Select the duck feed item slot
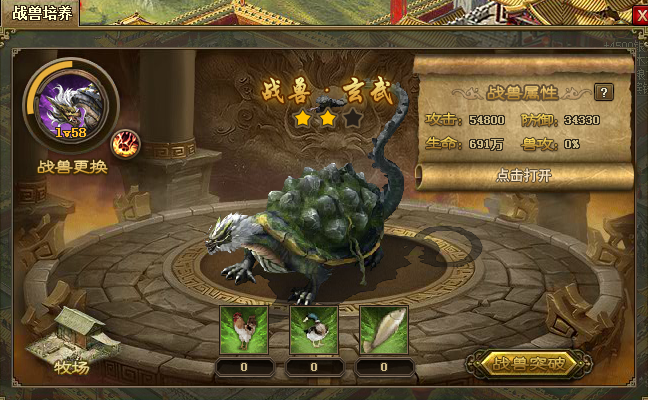The height and width of the screenshot is (400, 648). click(x=313, y=330)
